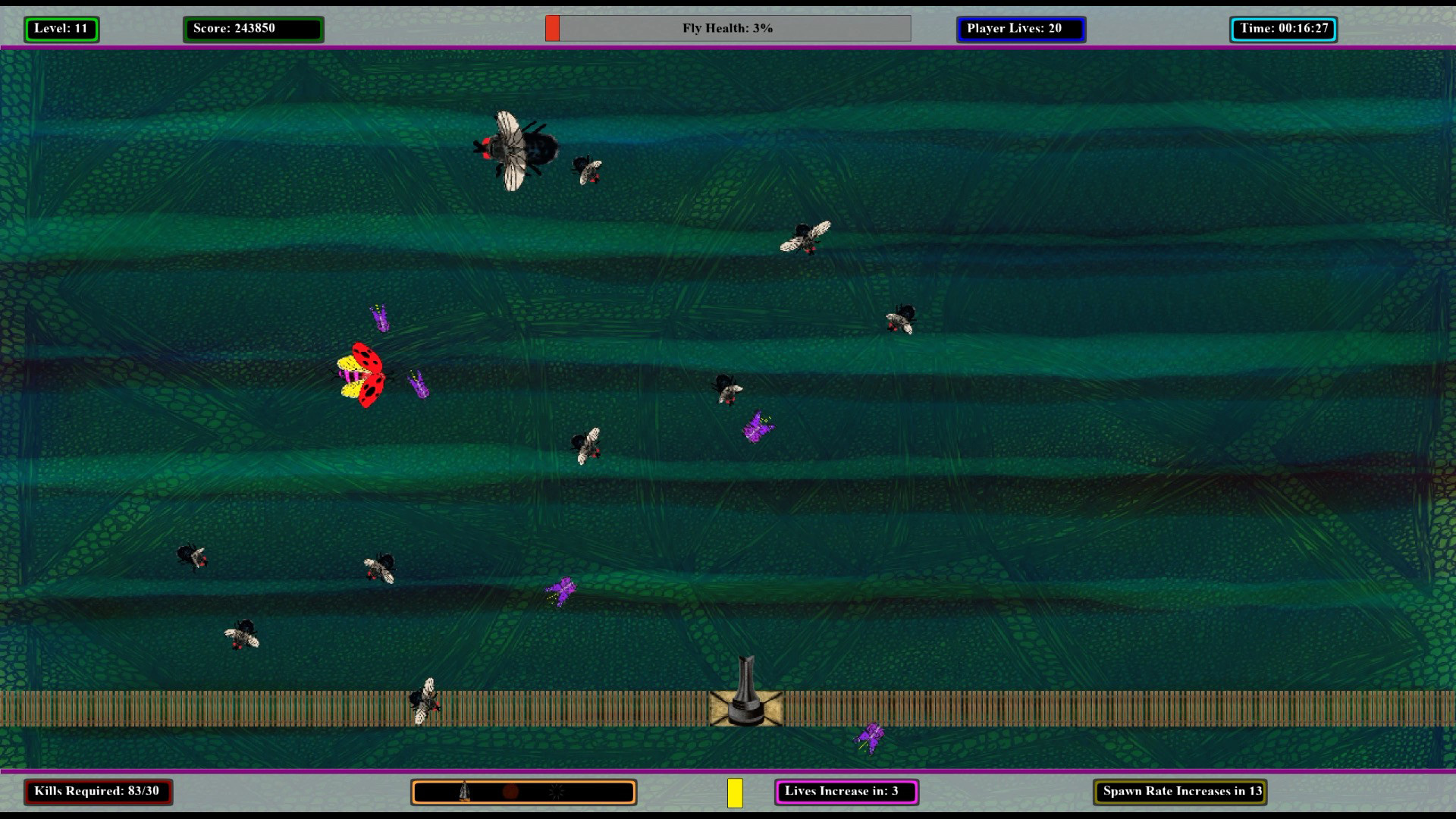Image resolution: width=1456 pixels, height=819 pixels.
Task: Select the rocket icon in the powerup bar
Action: point(464,791)
